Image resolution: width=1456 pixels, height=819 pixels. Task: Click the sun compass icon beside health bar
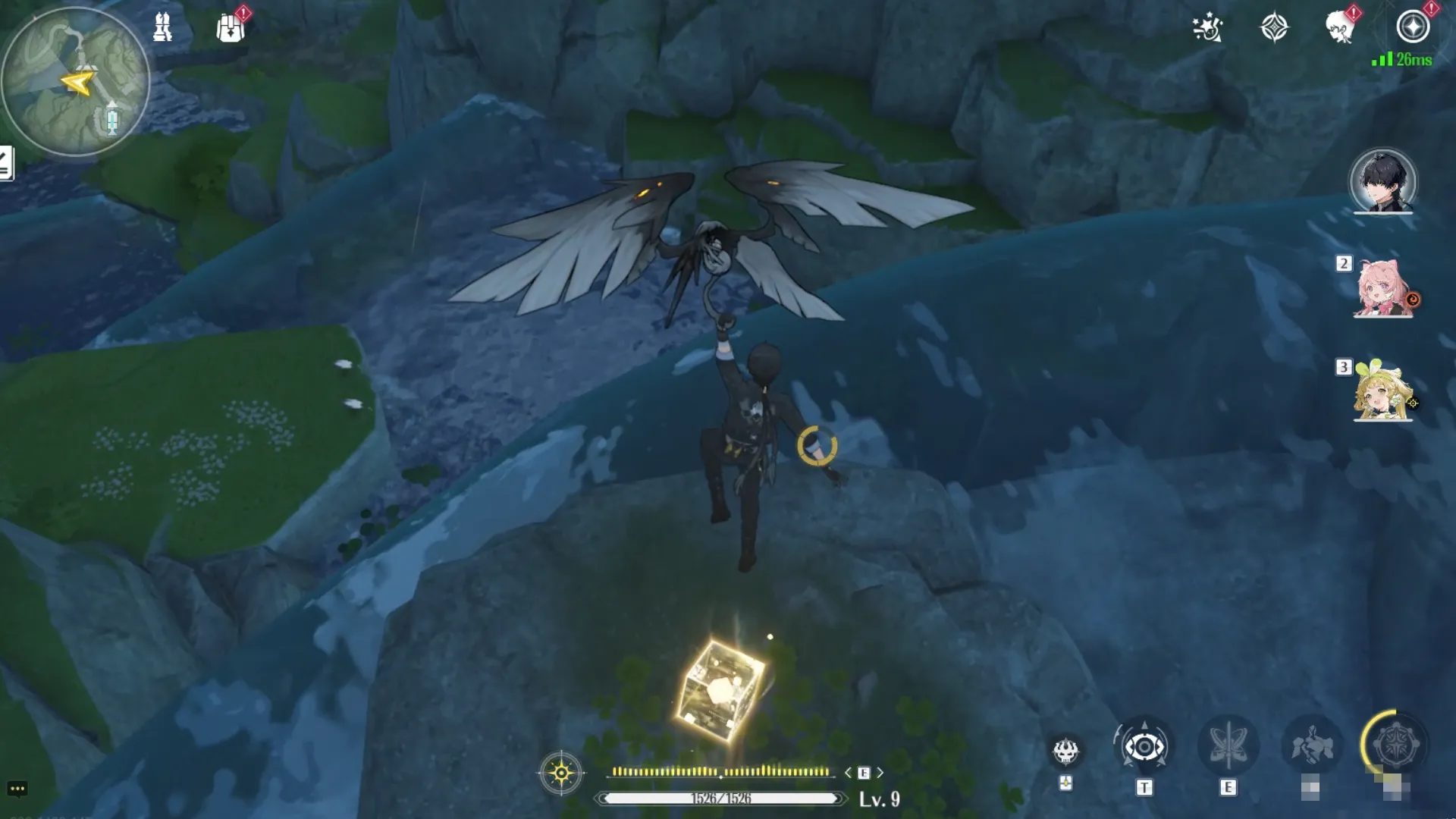pos(561,773)
